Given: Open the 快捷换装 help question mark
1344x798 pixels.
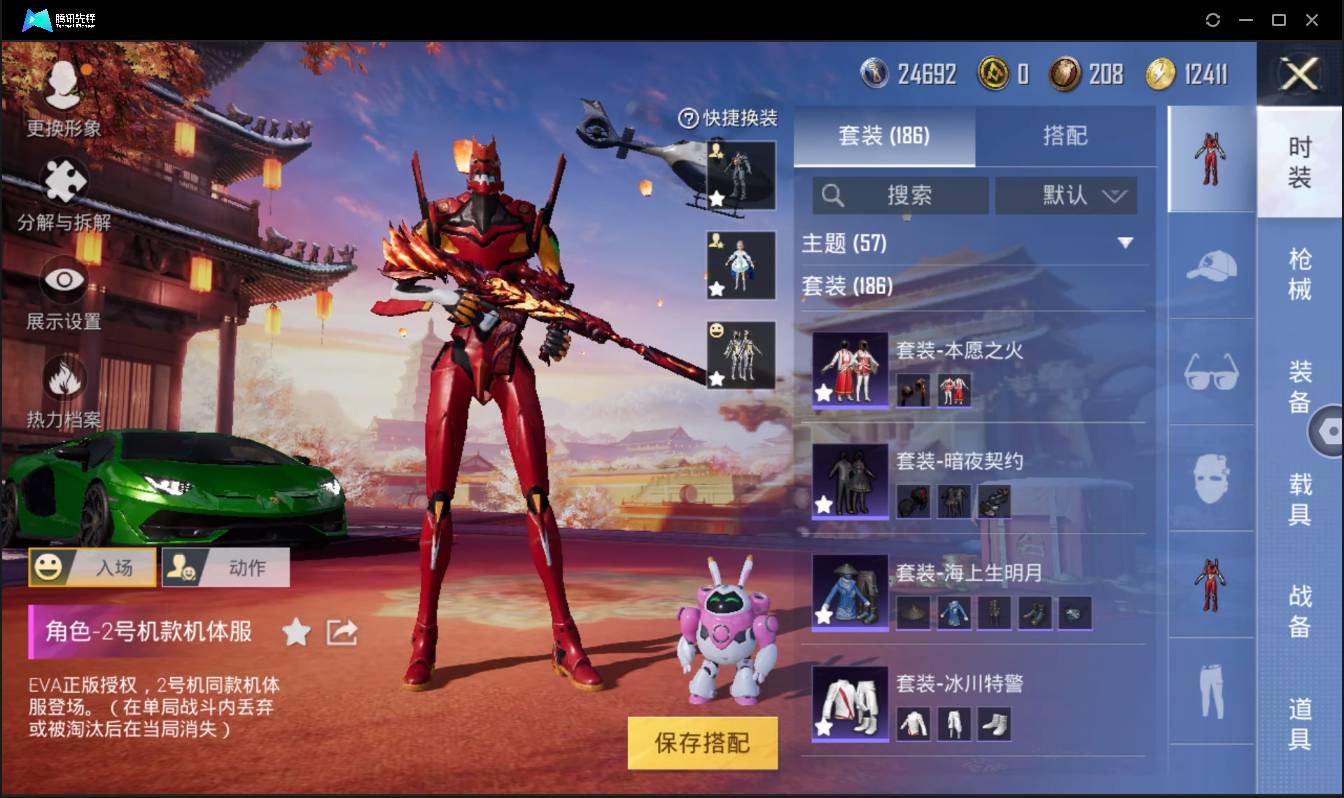Looking at the screenshot, I should click(691, 118).
